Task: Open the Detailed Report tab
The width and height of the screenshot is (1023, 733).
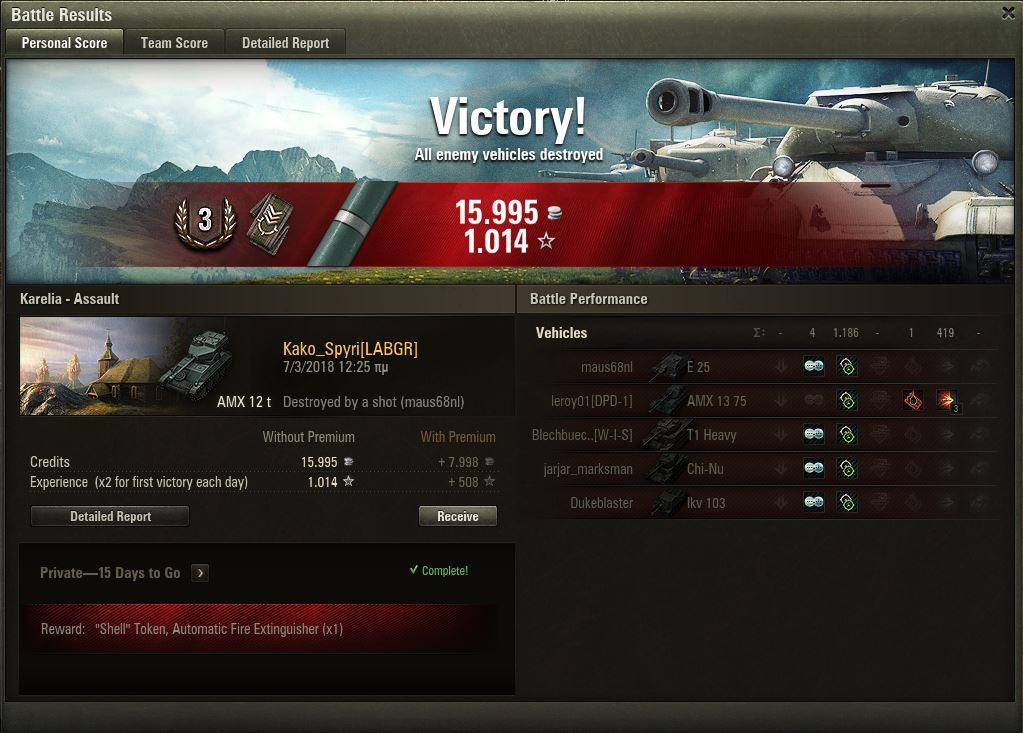Action: 285,43
